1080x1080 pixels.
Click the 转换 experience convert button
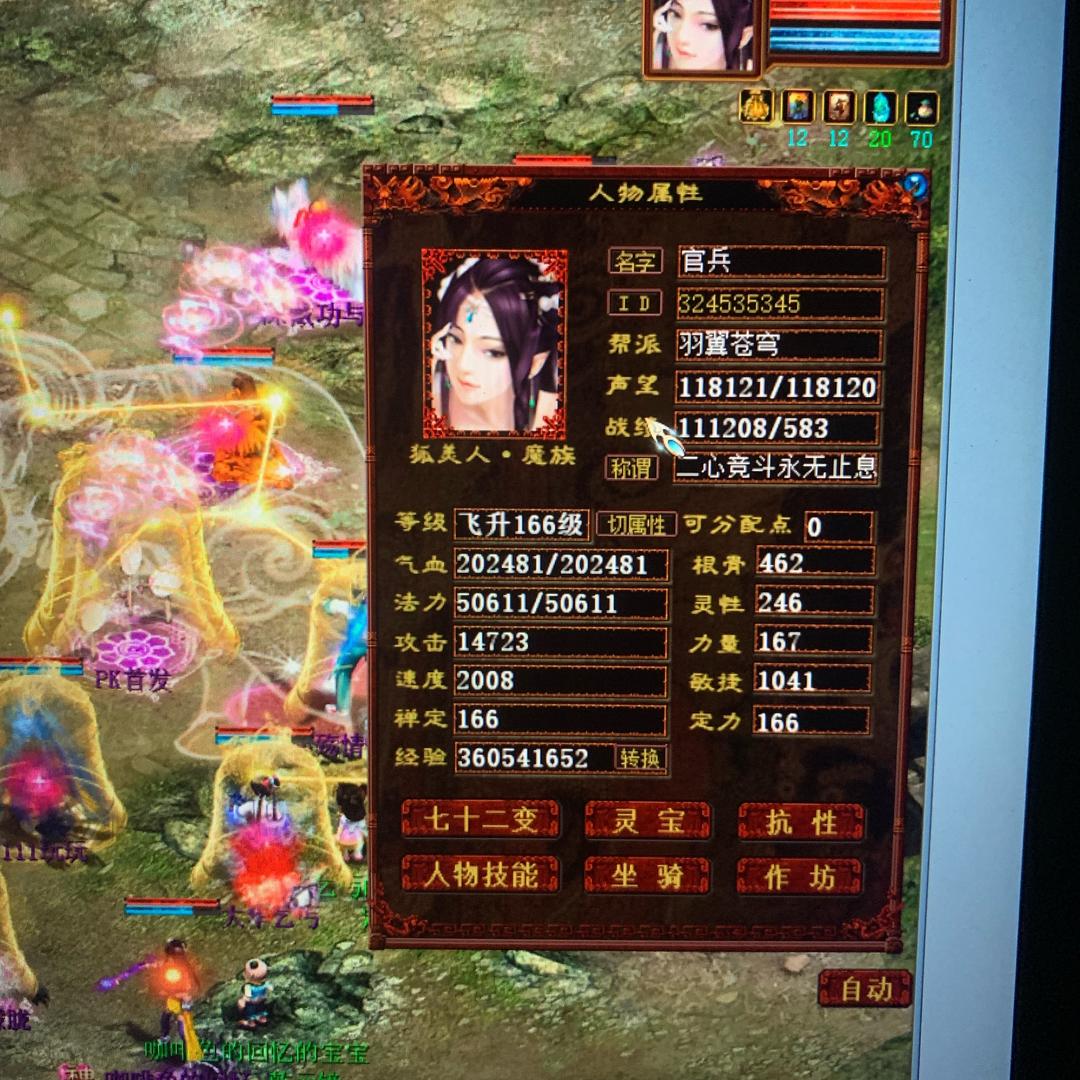[641, 758]
